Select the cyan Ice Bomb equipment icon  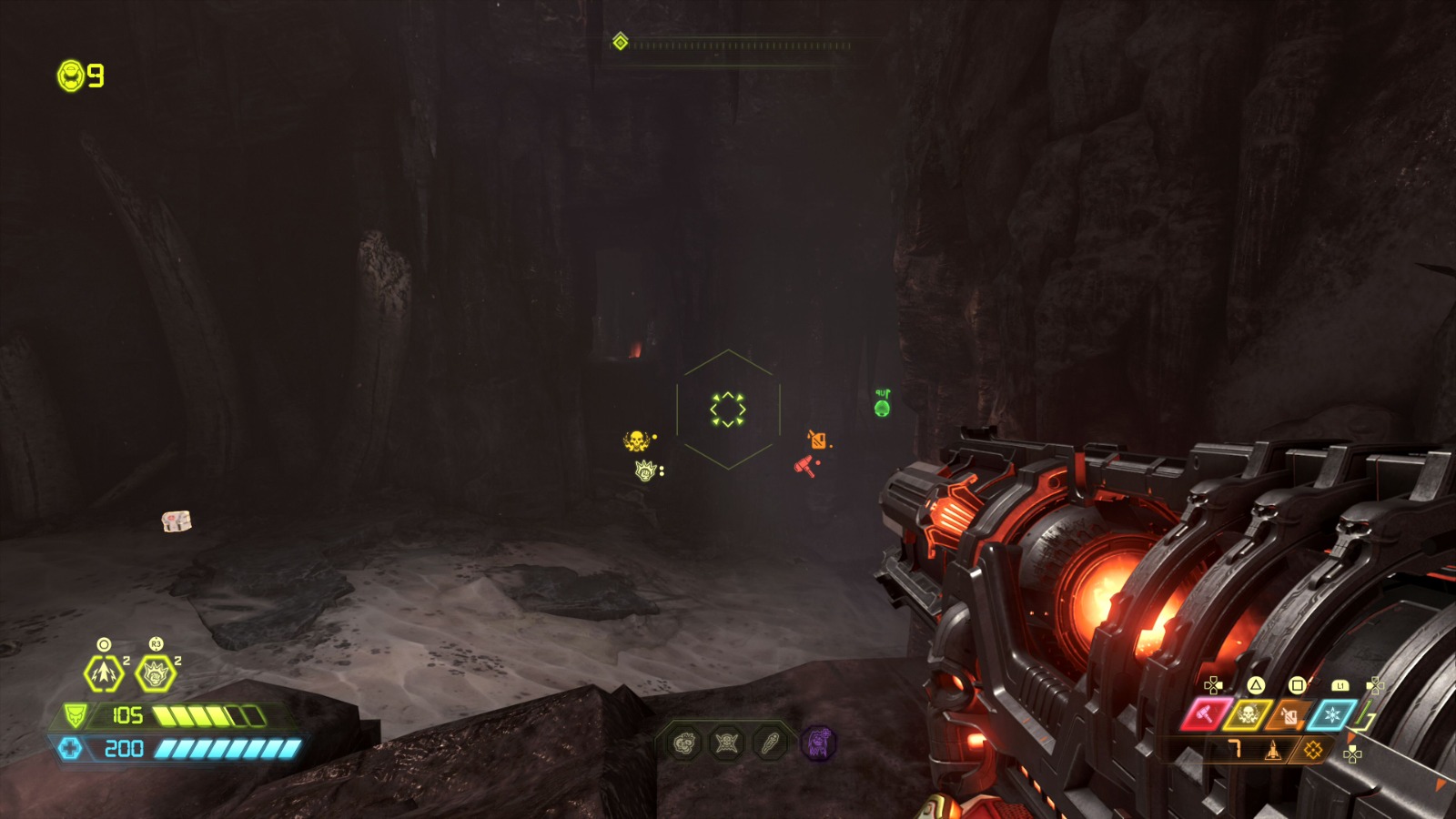(x=1332, y=715)
